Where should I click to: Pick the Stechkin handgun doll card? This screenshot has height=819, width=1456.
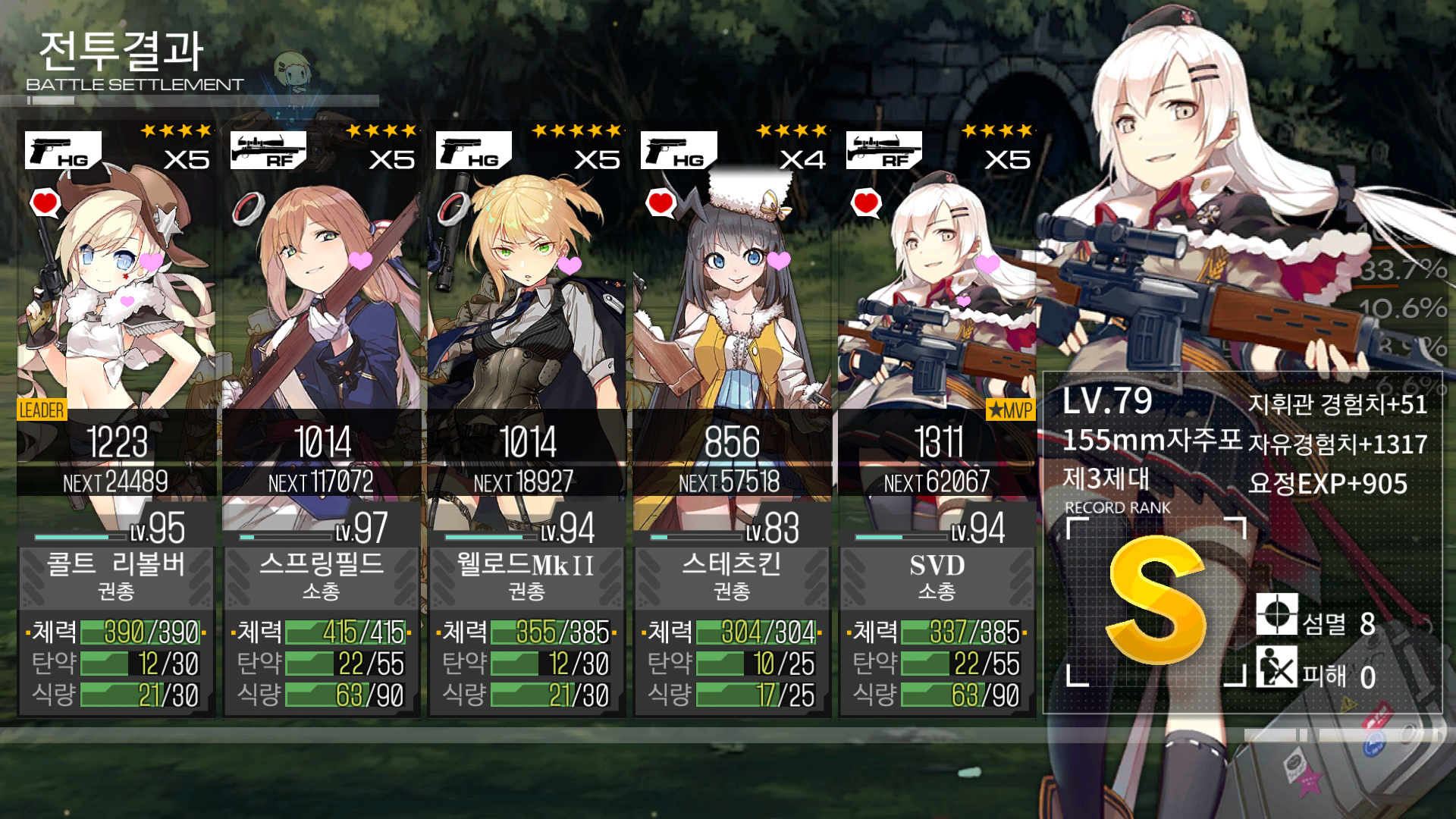[732, 417]
